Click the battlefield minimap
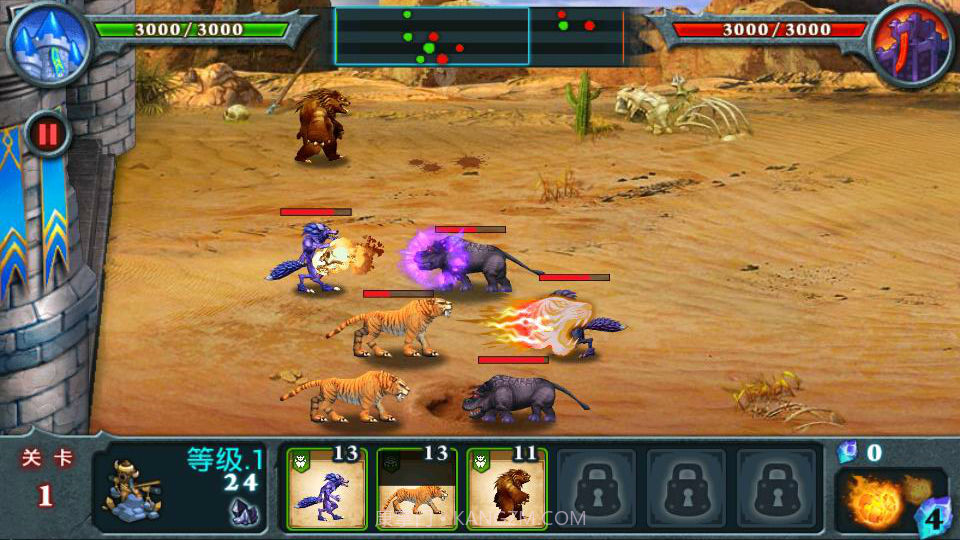The image size is (960, 540). (x=480, y=36)
